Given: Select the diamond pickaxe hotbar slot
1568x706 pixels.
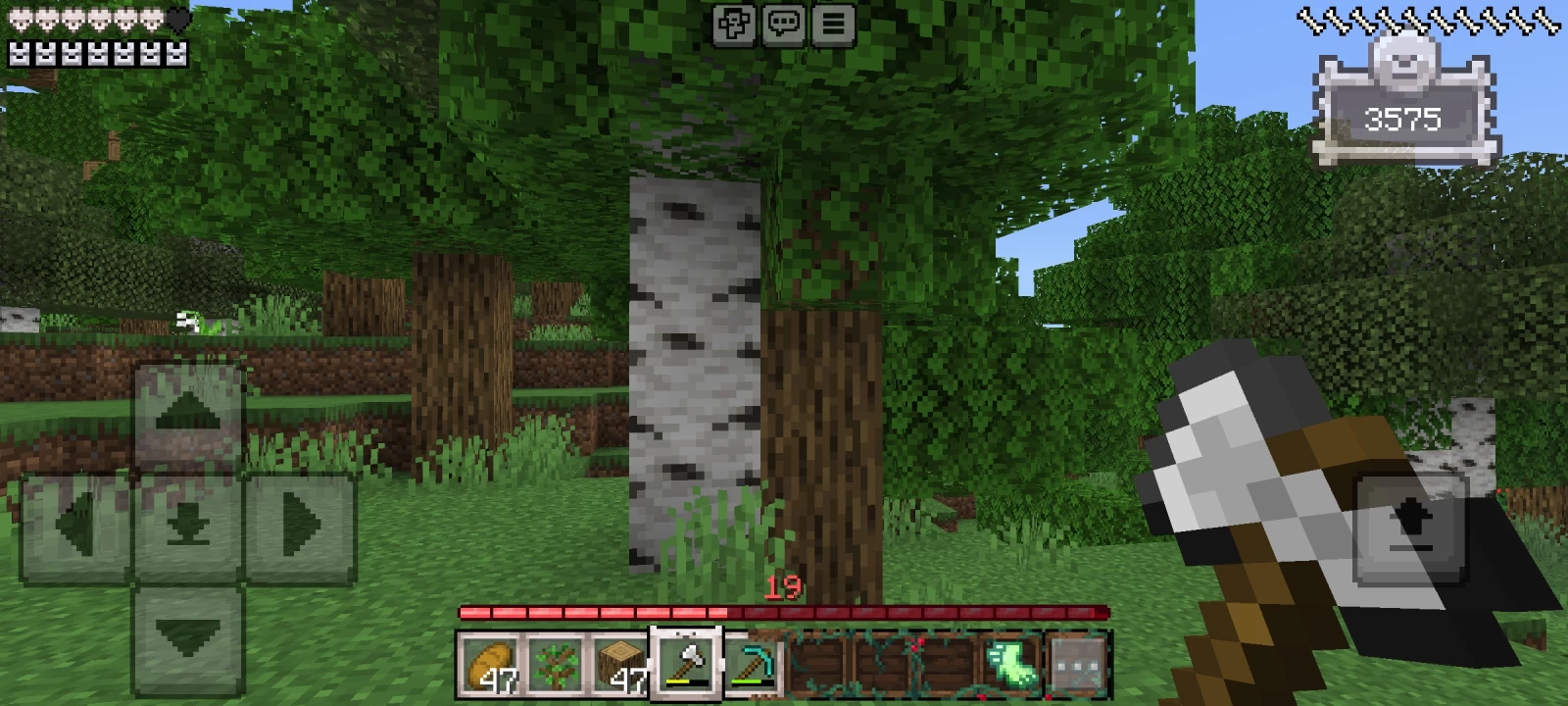Looking at the screenshot, I should pos(754,666).
